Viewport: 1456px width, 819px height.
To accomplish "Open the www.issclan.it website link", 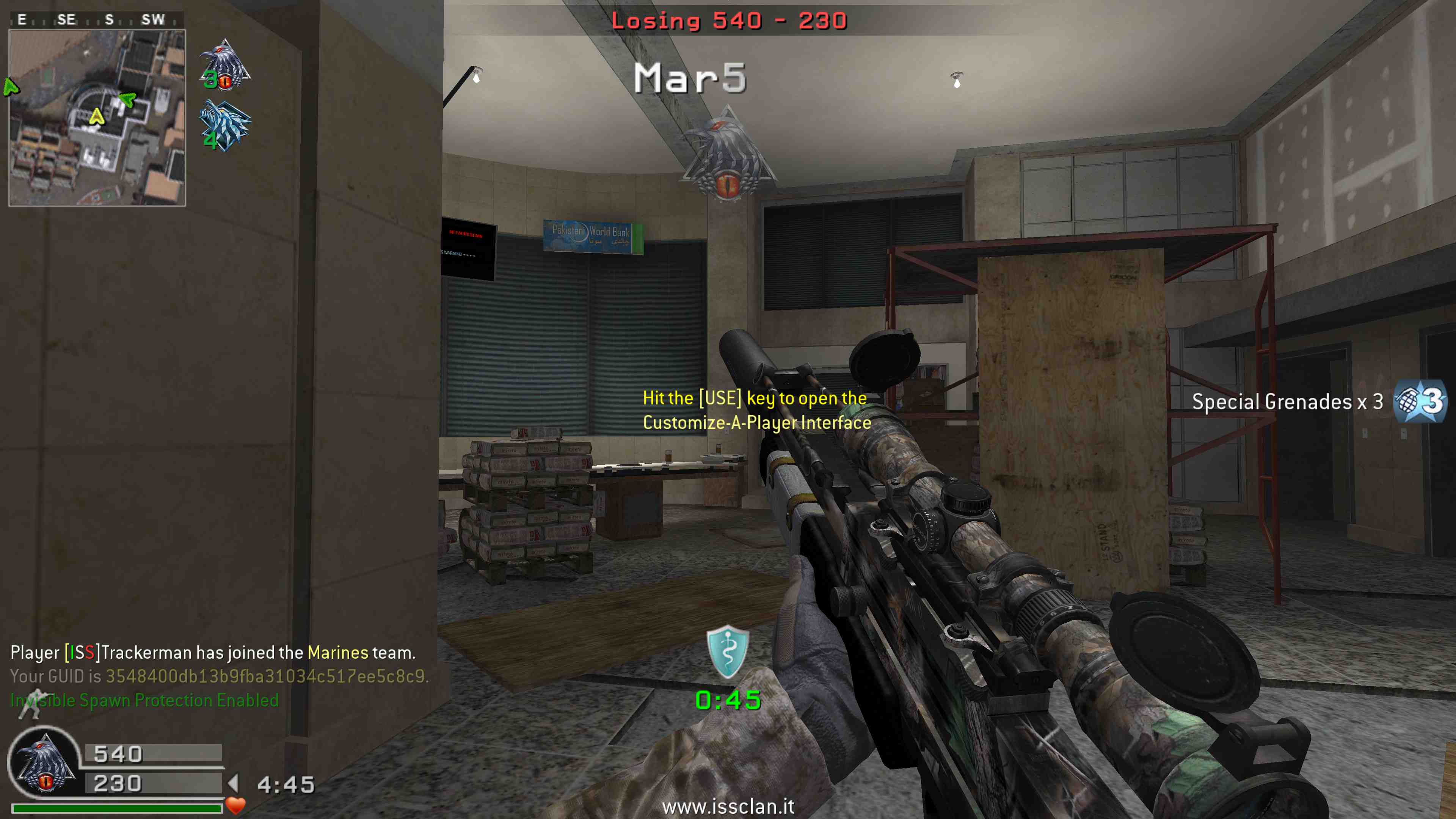I will [728, 806].
